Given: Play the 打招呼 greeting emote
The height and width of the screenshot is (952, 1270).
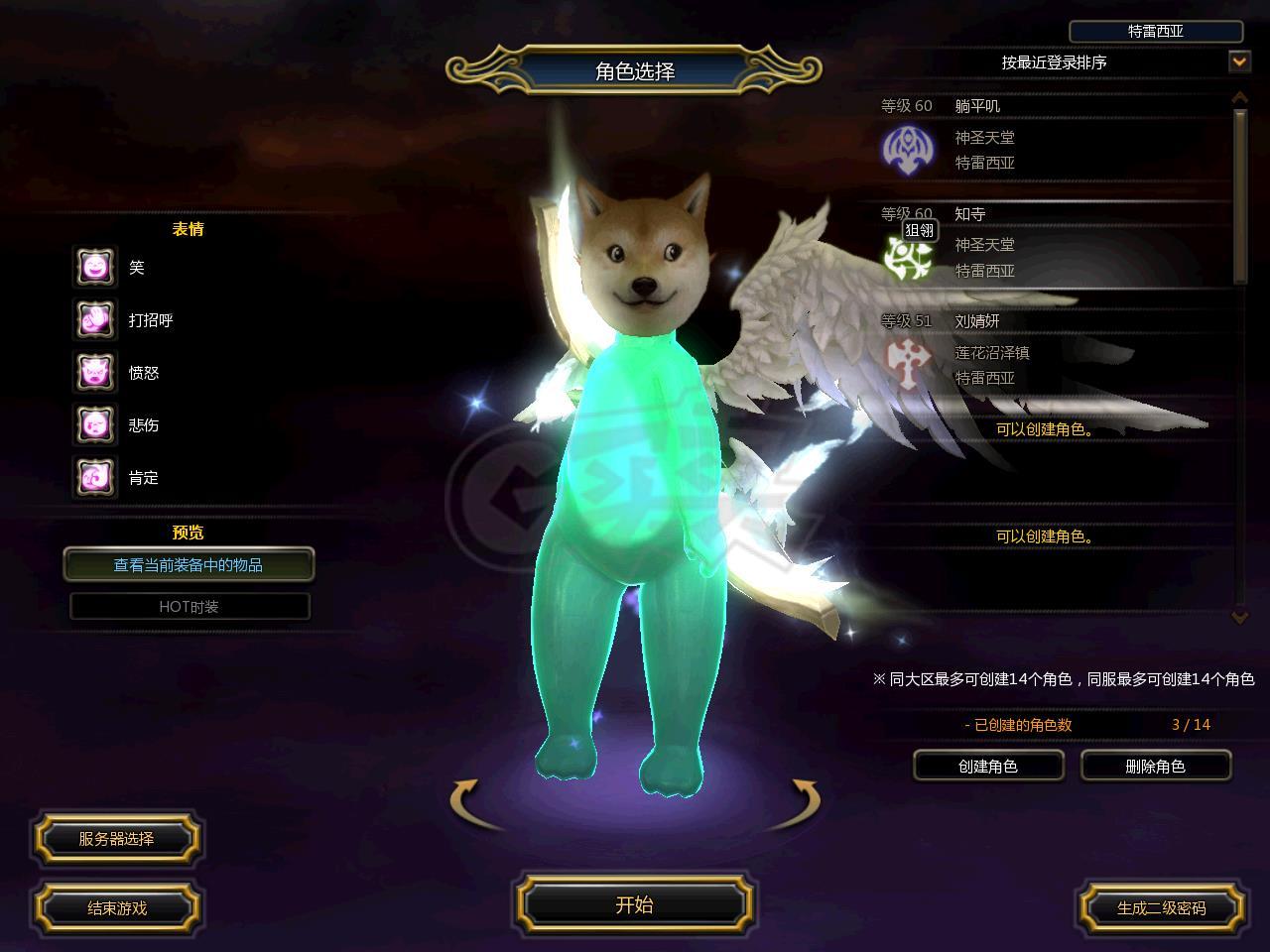Looking at the screenshot, I should click(x=95, y=319).
